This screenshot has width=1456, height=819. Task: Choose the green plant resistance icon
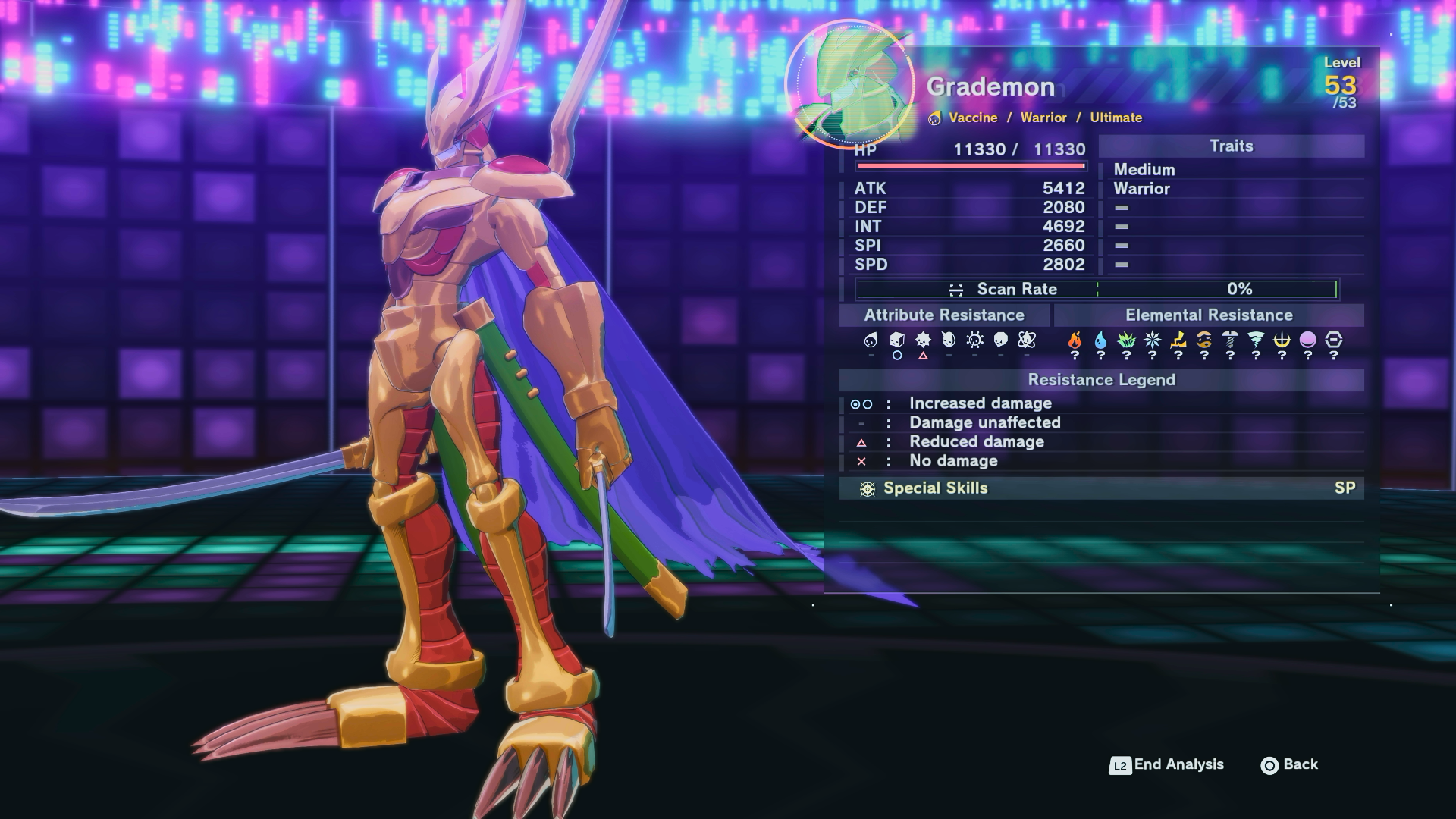[x=1126, y=340]
